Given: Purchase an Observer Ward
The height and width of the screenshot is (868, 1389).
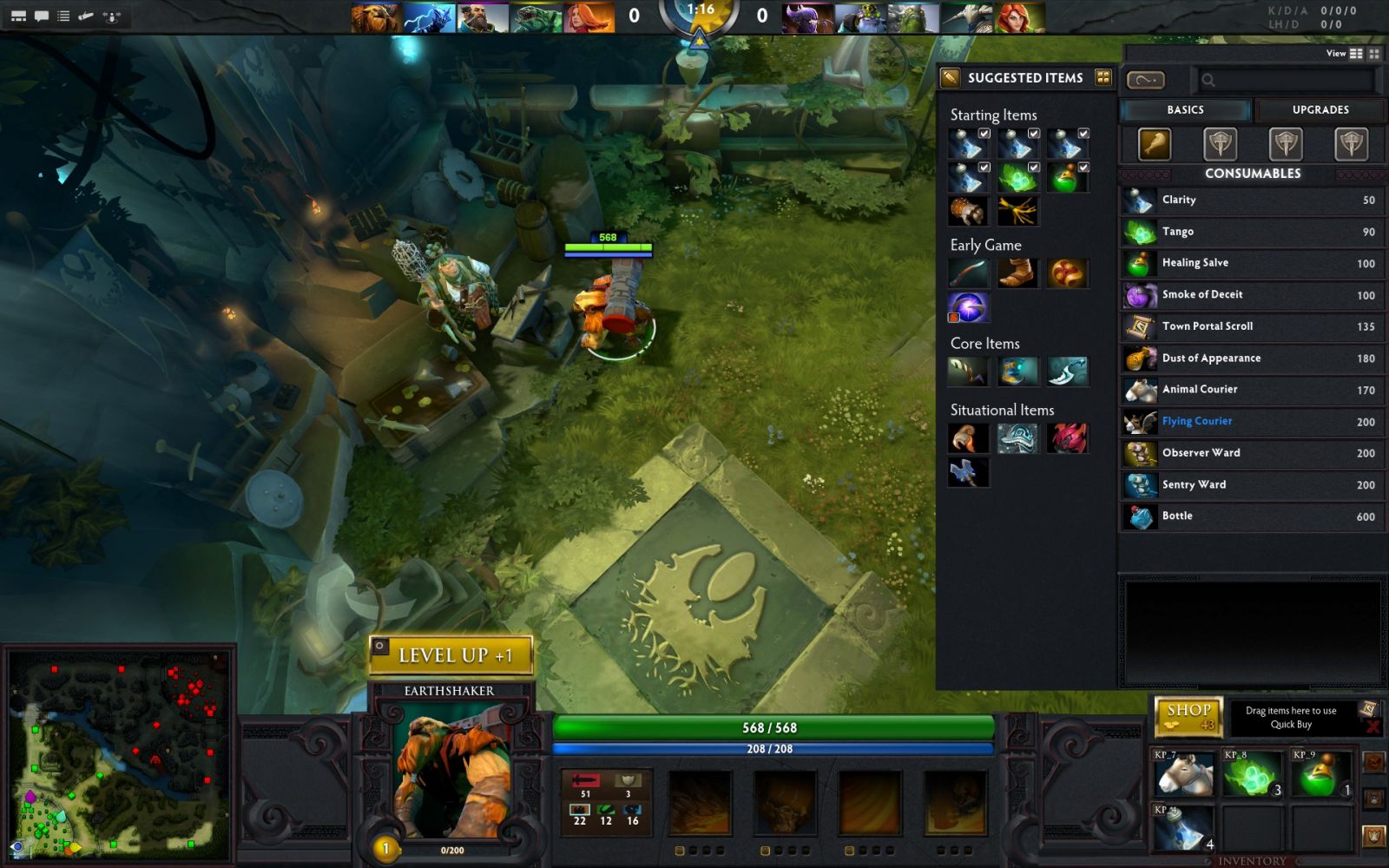Looking at the screenshot, I should [1250, 453].
